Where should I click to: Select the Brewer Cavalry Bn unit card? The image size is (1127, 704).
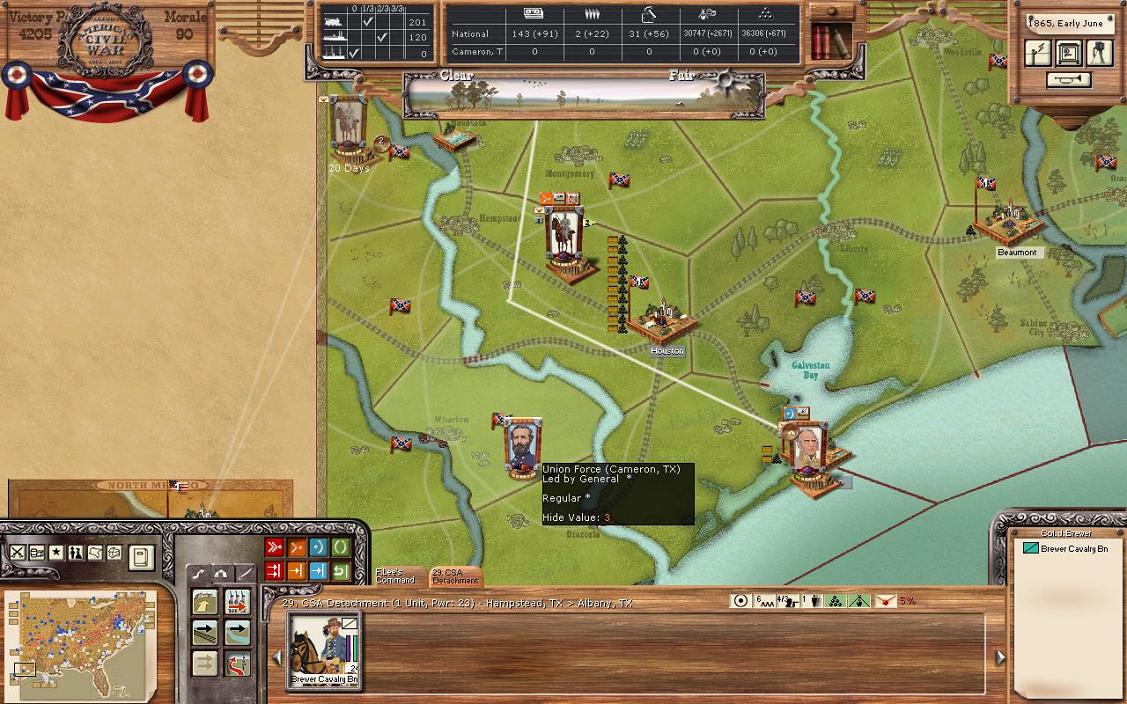click(x=324, y=650)
